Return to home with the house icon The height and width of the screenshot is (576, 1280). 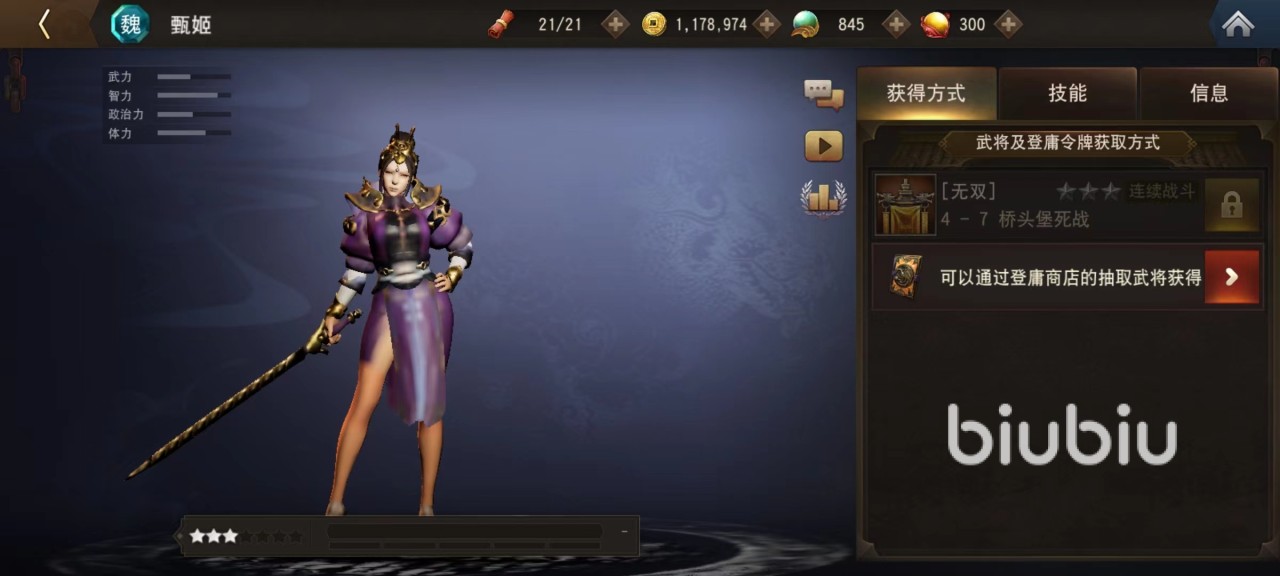[1238, 24]
